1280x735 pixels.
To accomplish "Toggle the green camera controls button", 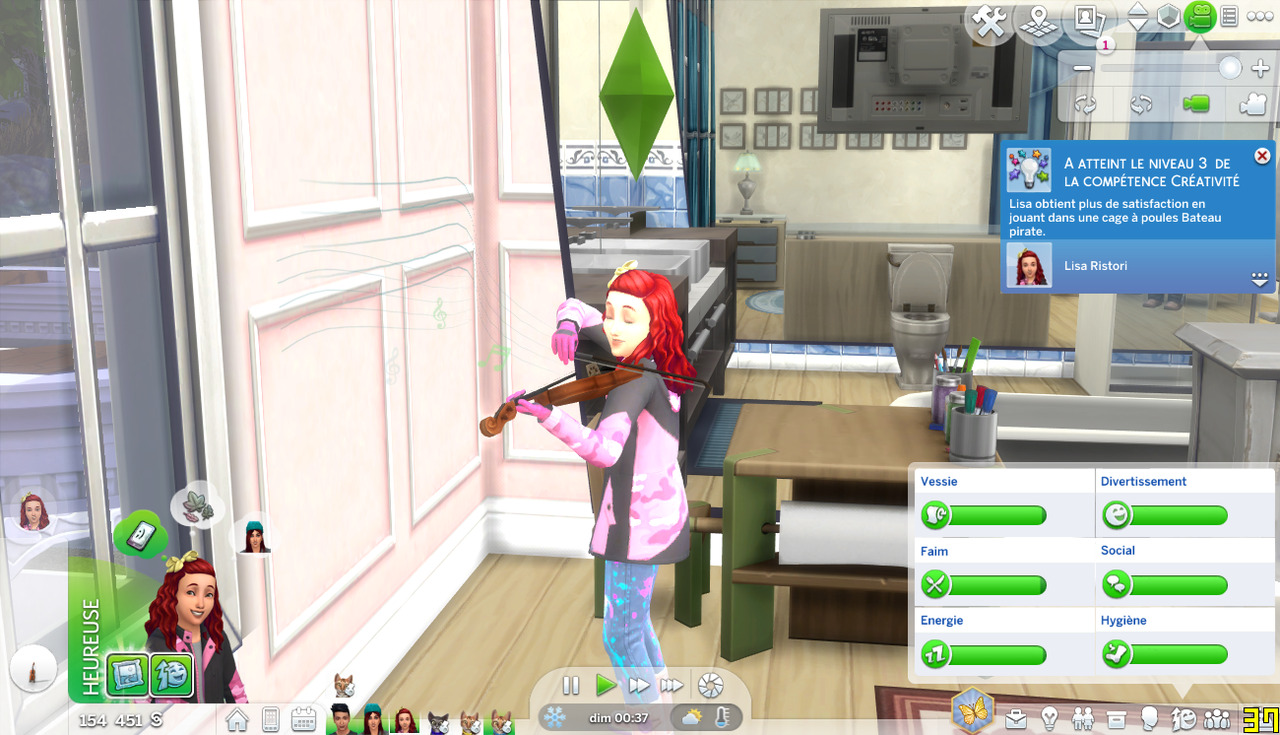I will click(x=1199, y=17).
